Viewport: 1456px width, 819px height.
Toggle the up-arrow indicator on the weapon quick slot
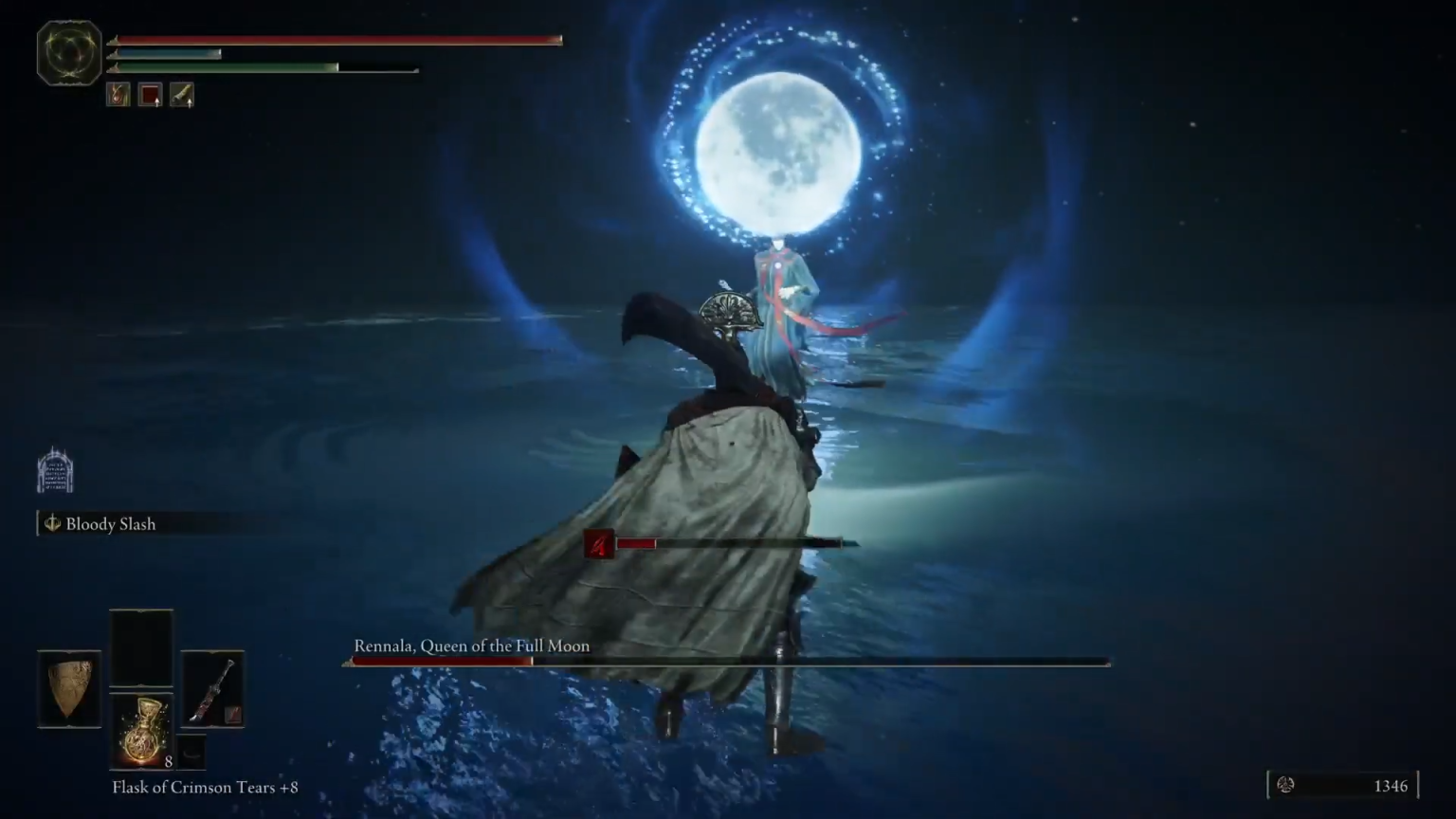[x=188, y=104]
